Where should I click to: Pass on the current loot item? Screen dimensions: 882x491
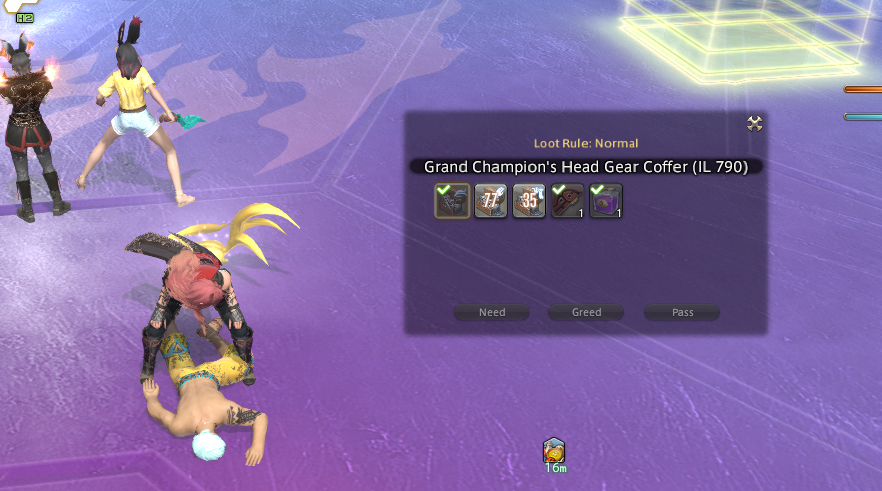[682, 312]
